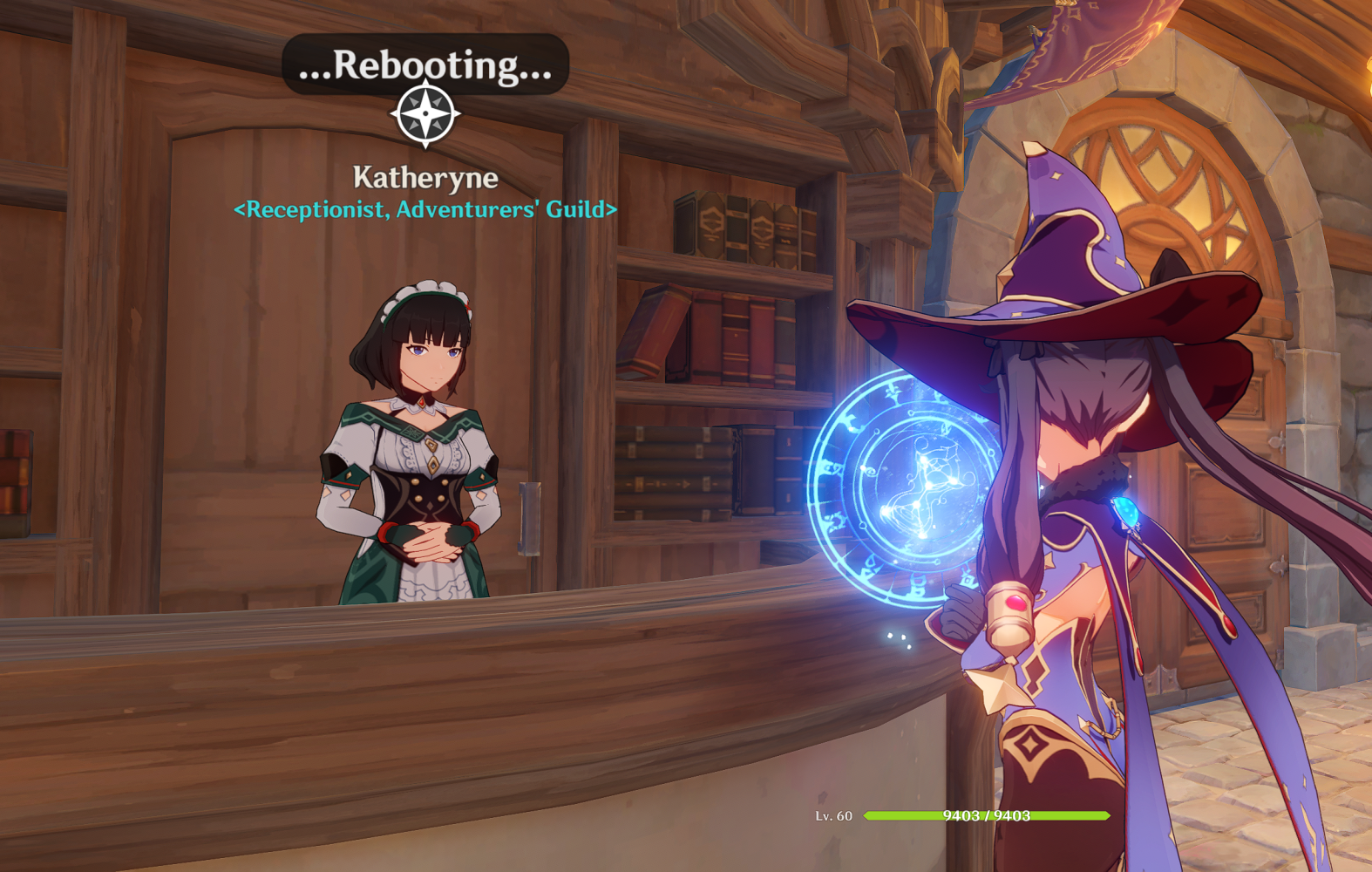Open the Receptionist, Adventurers' Guild title
Image resolution: width=1372 pixels, height=872 pixels.
coord(425,208)
